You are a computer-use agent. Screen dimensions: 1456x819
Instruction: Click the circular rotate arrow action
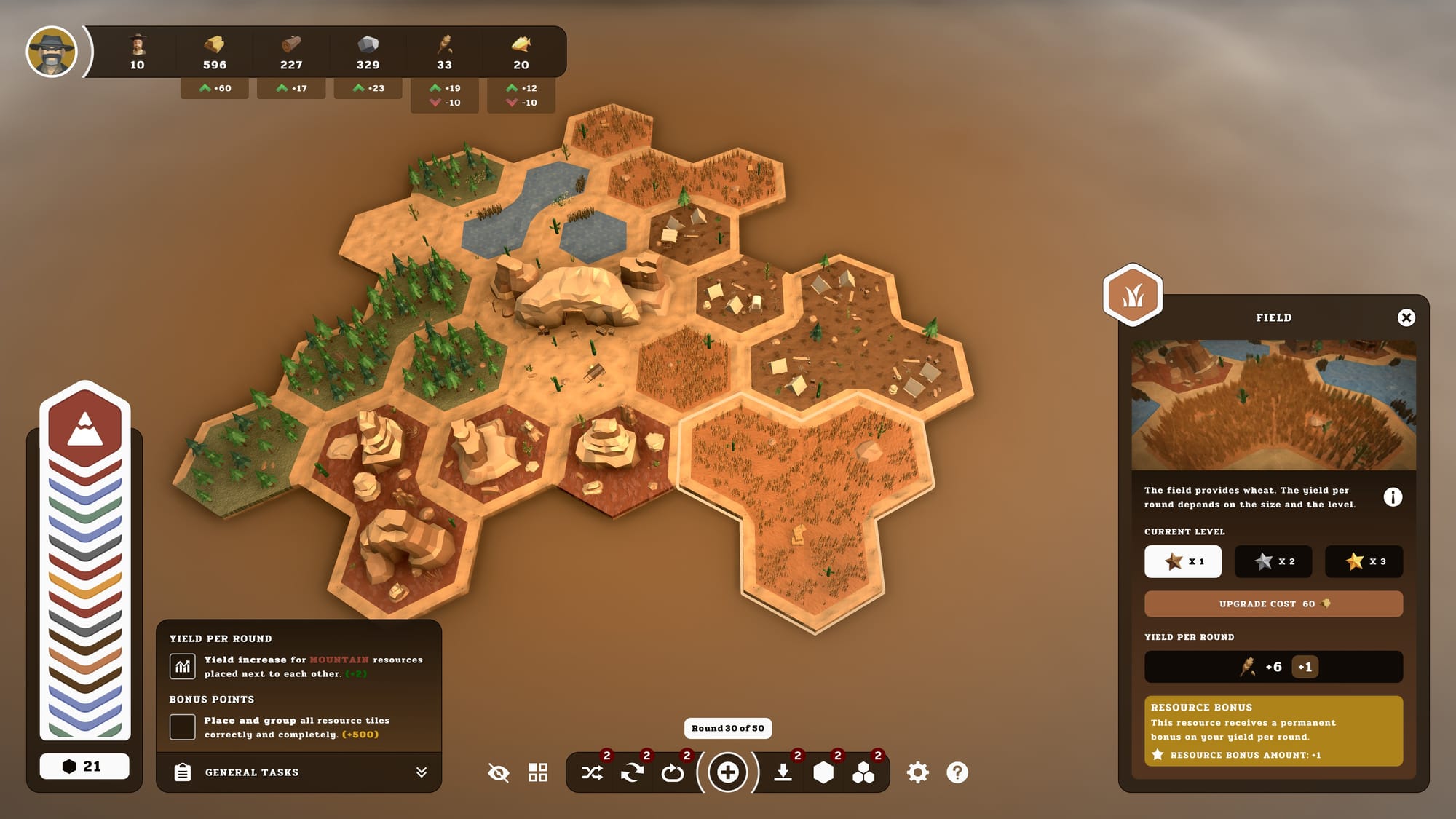pyautogui.click(x=672, y=772)
